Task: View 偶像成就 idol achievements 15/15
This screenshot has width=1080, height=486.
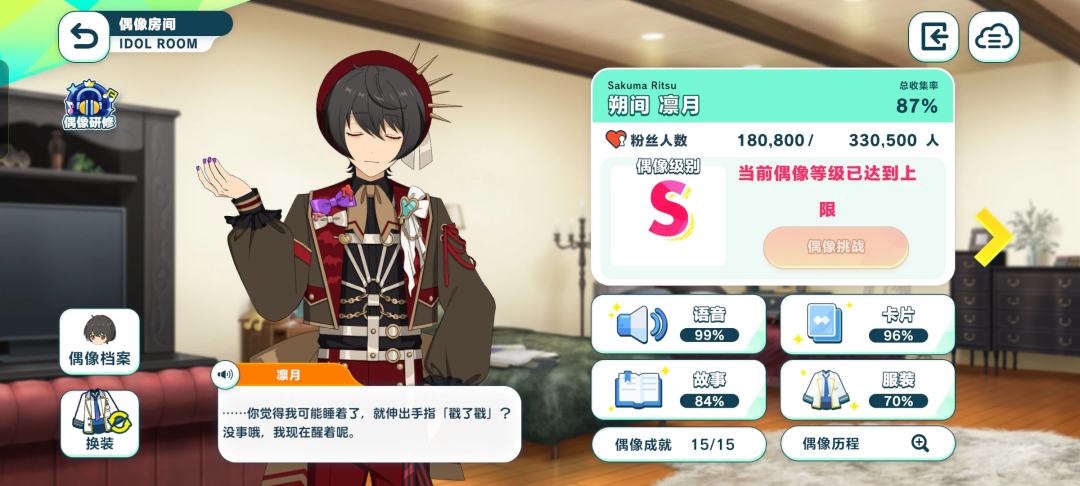Action: [x=678, y=443]
